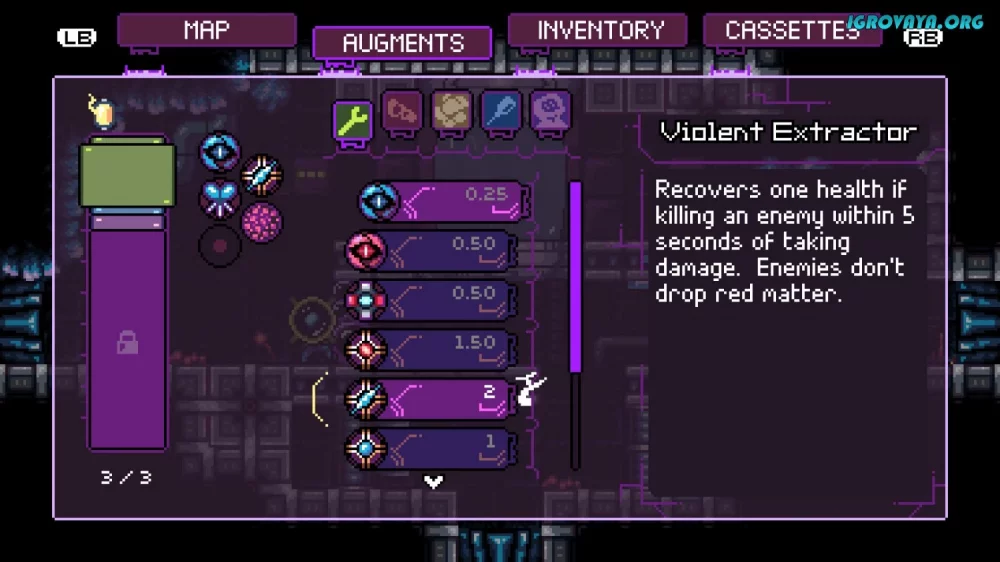
Task: Choose the blue syringe category icon
Action: coord(501,111)
